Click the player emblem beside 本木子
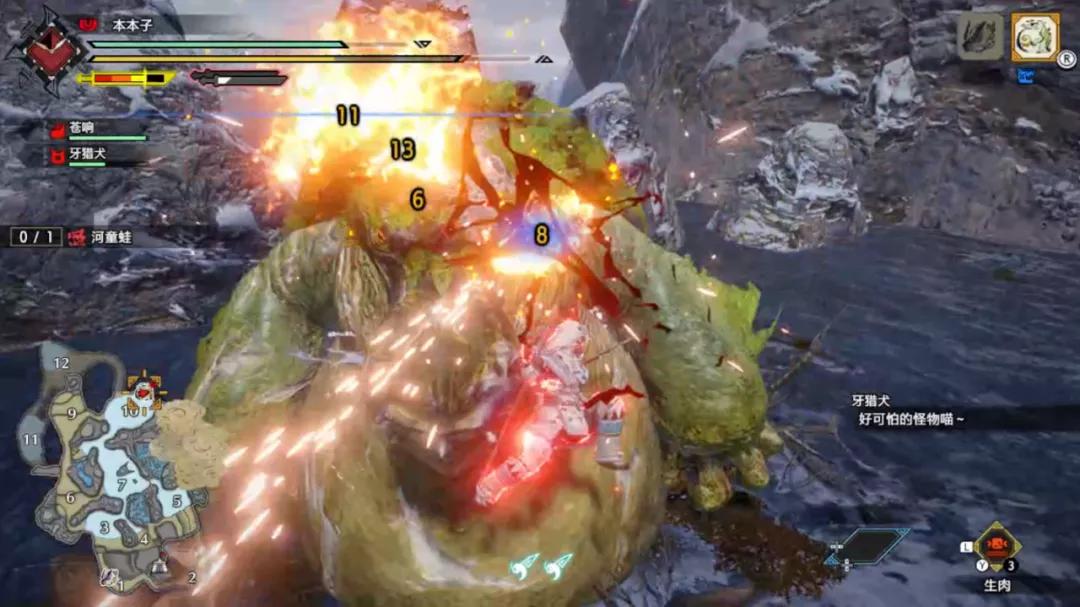 click(40, 49)
